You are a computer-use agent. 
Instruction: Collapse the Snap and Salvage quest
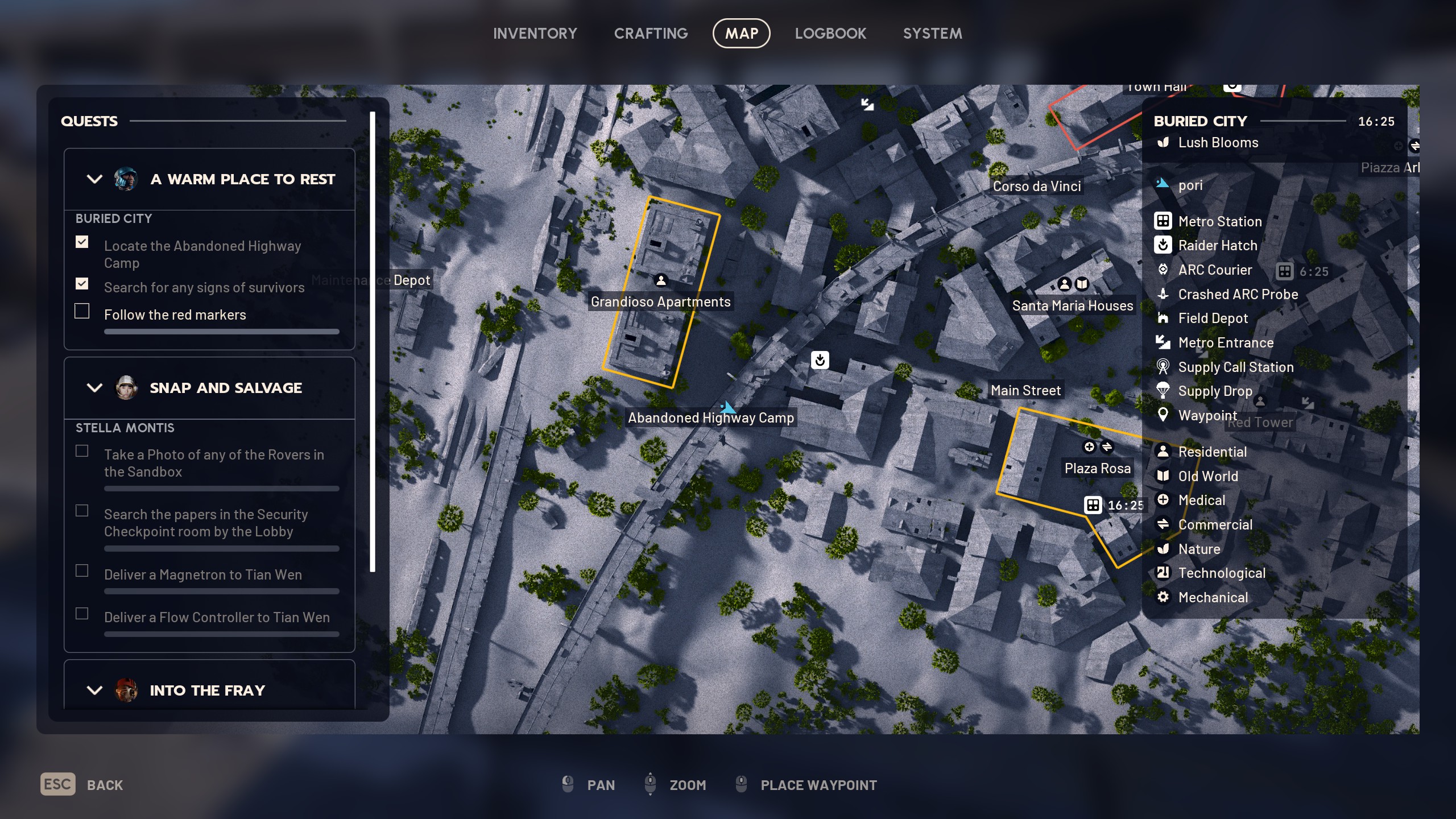coord(94,388)
